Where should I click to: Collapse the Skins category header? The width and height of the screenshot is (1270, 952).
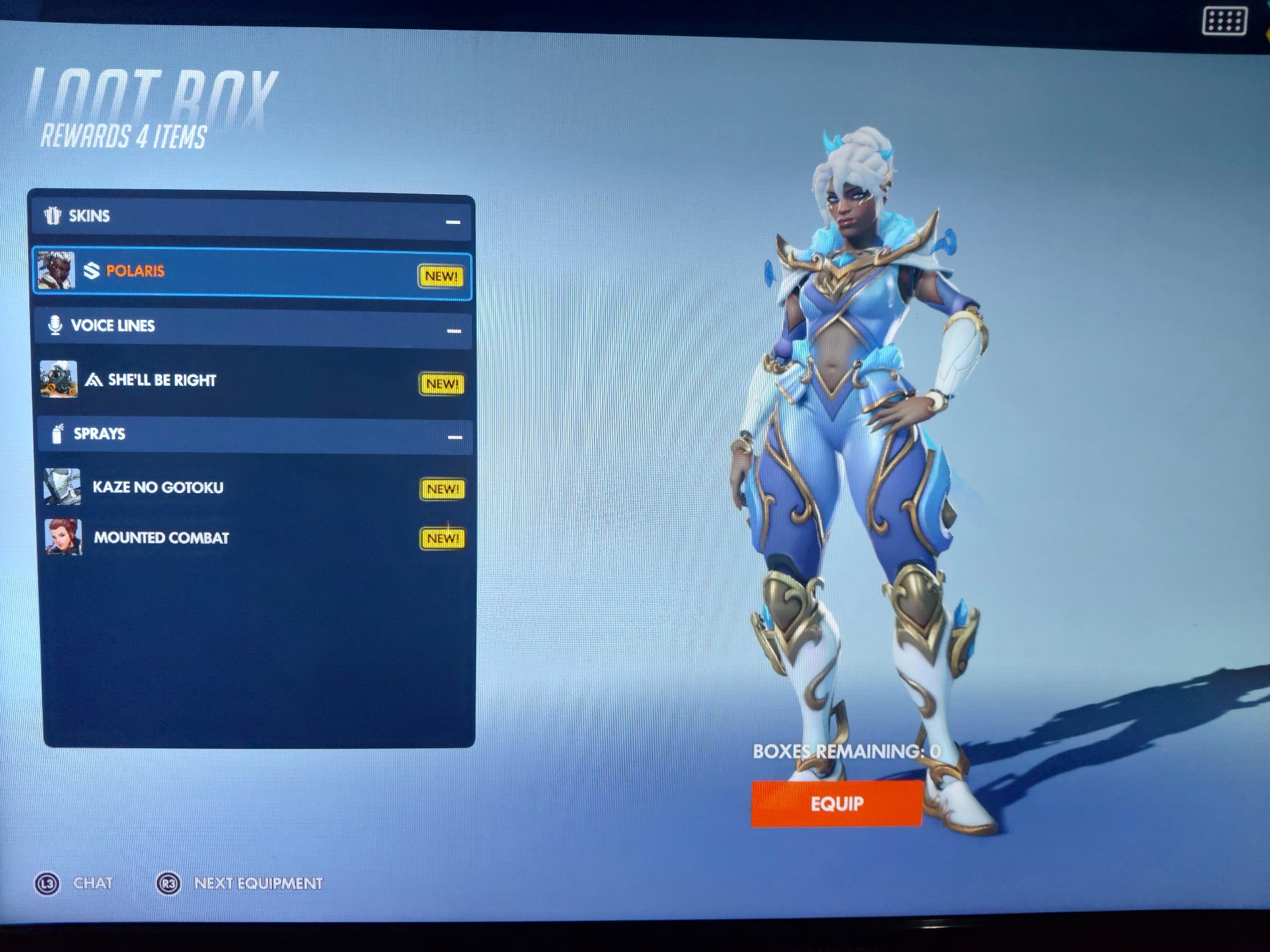tap(453, 221)
